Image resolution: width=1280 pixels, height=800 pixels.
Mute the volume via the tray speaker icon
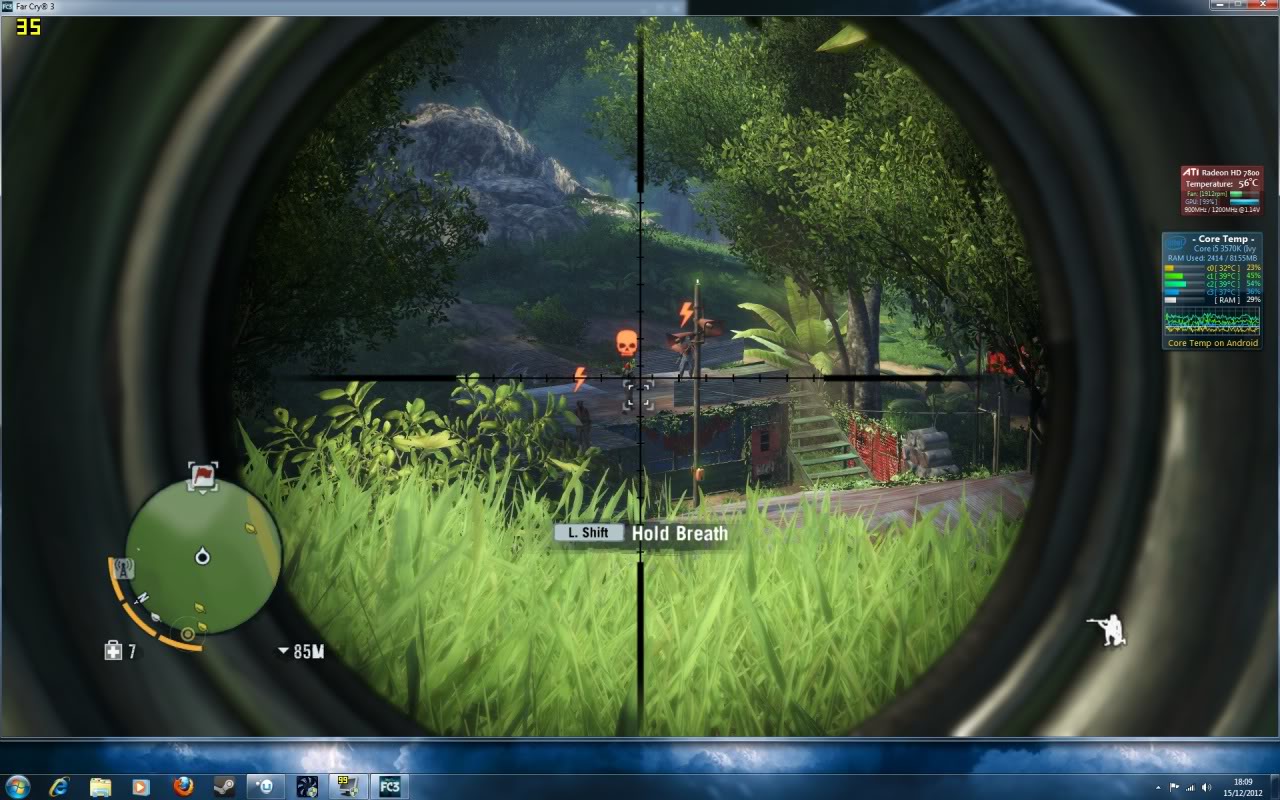[1206, 787]
